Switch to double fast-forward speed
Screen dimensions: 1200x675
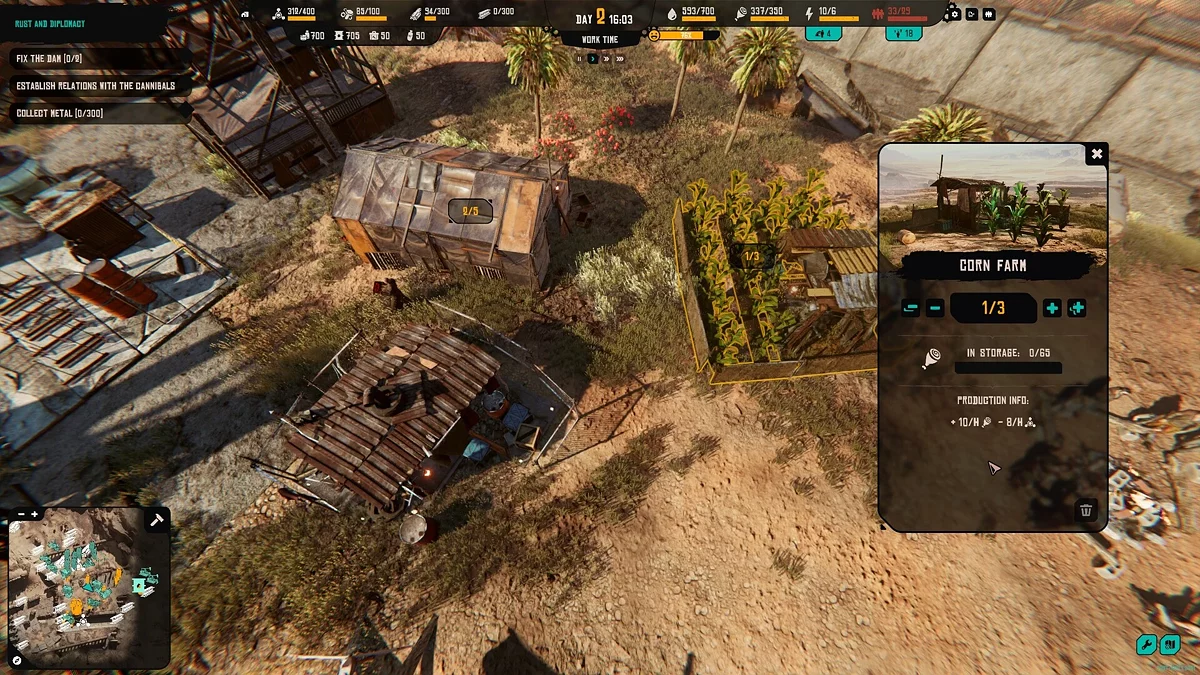(606, 59)
